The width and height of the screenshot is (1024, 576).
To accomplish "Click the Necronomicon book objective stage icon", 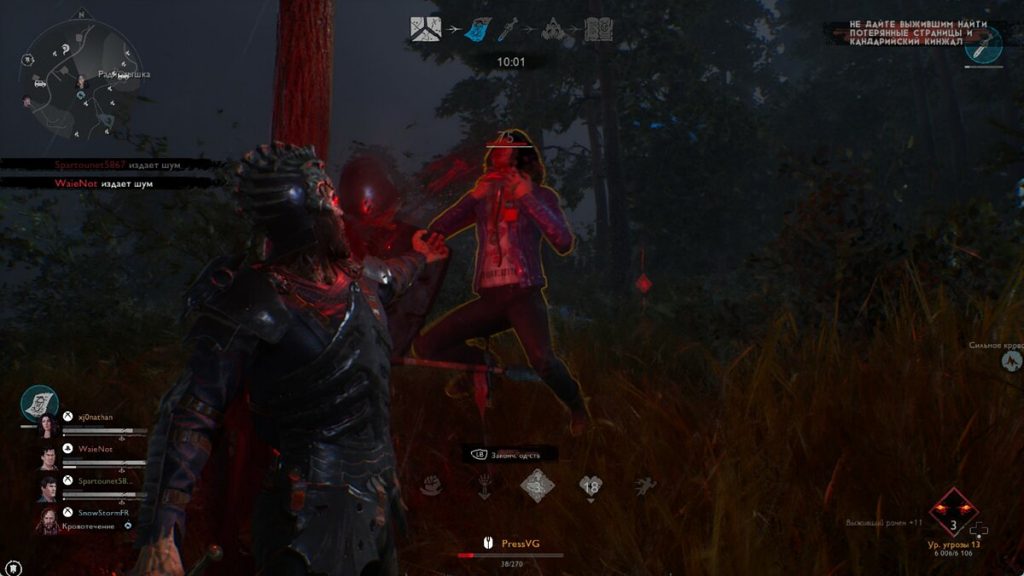I will [x=598, y=30].
